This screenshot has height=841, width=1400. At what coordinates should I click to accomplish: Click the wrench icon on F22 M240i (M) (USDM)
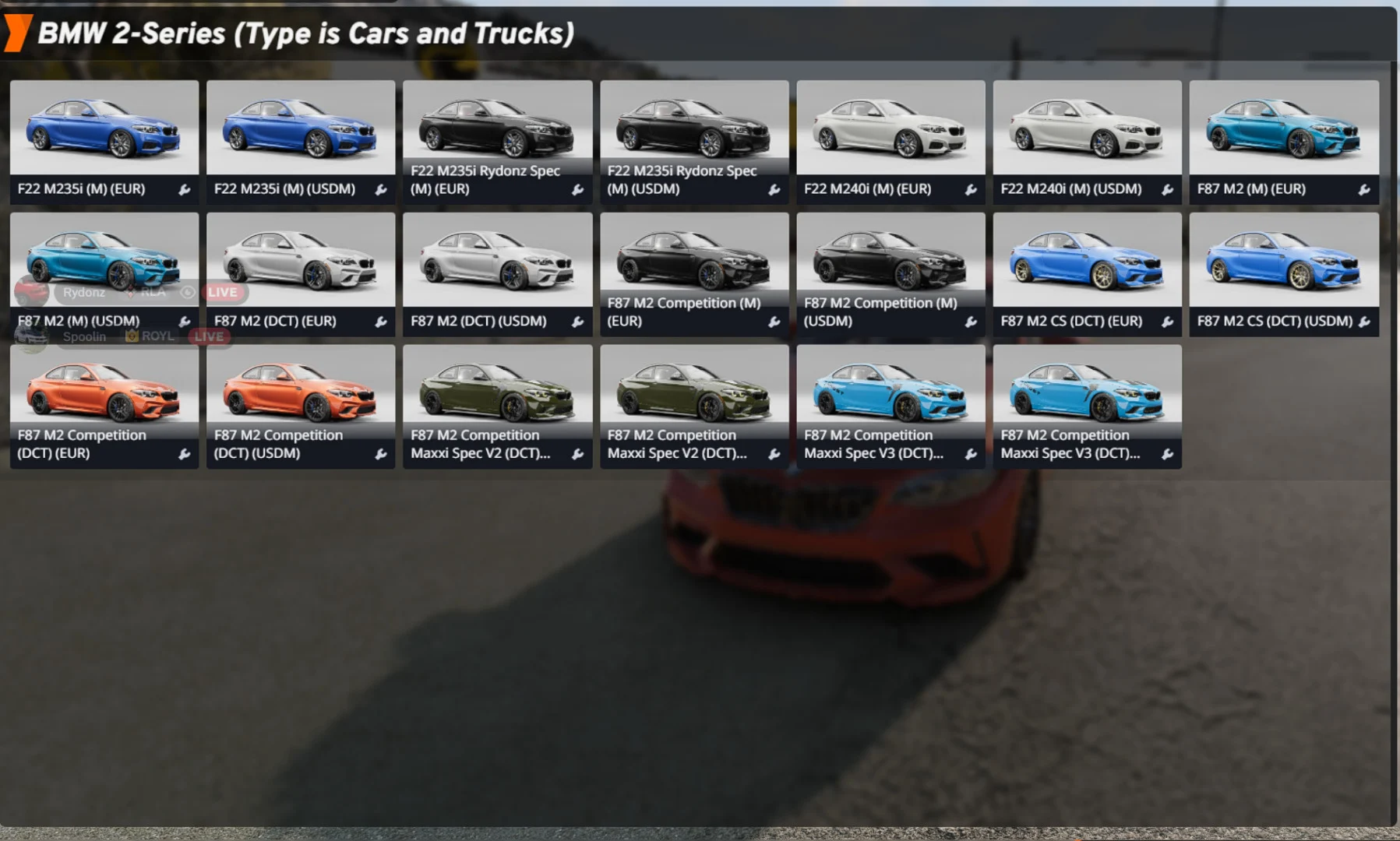(x=1170, y=189)
